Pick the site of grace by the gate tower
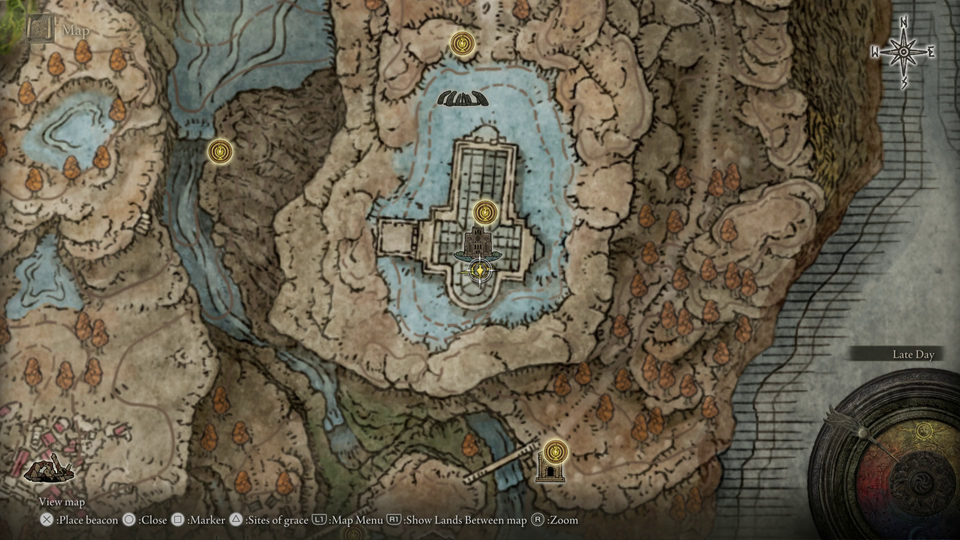Image resolution: width=960 pixels, height=540 pixels. (x=554, y=450)
